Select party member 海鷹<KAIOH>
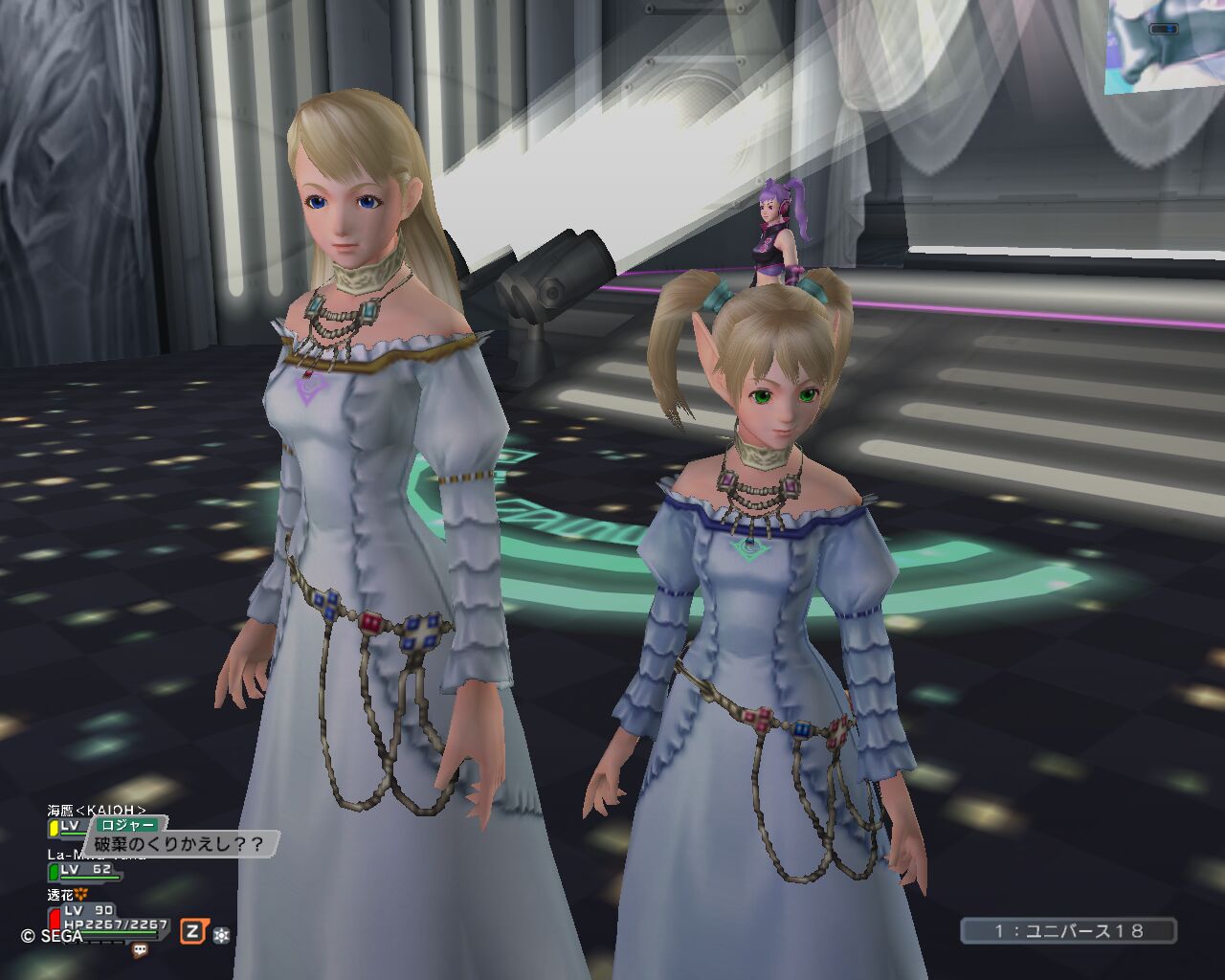Screen dimensions: 1225x980 (x=96, y=810)
